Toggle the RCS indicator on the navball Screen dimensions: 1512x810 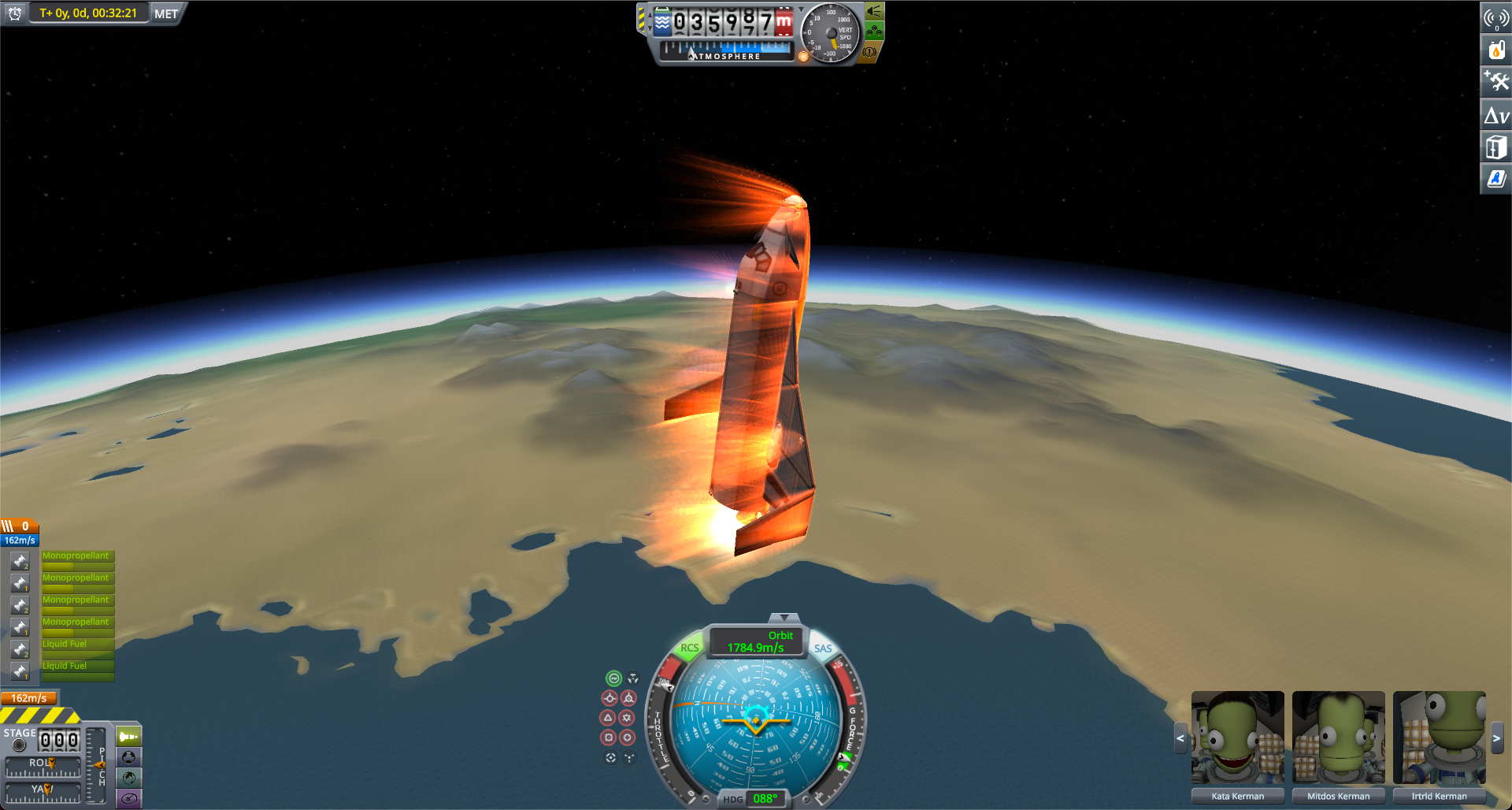click(689, 648)
